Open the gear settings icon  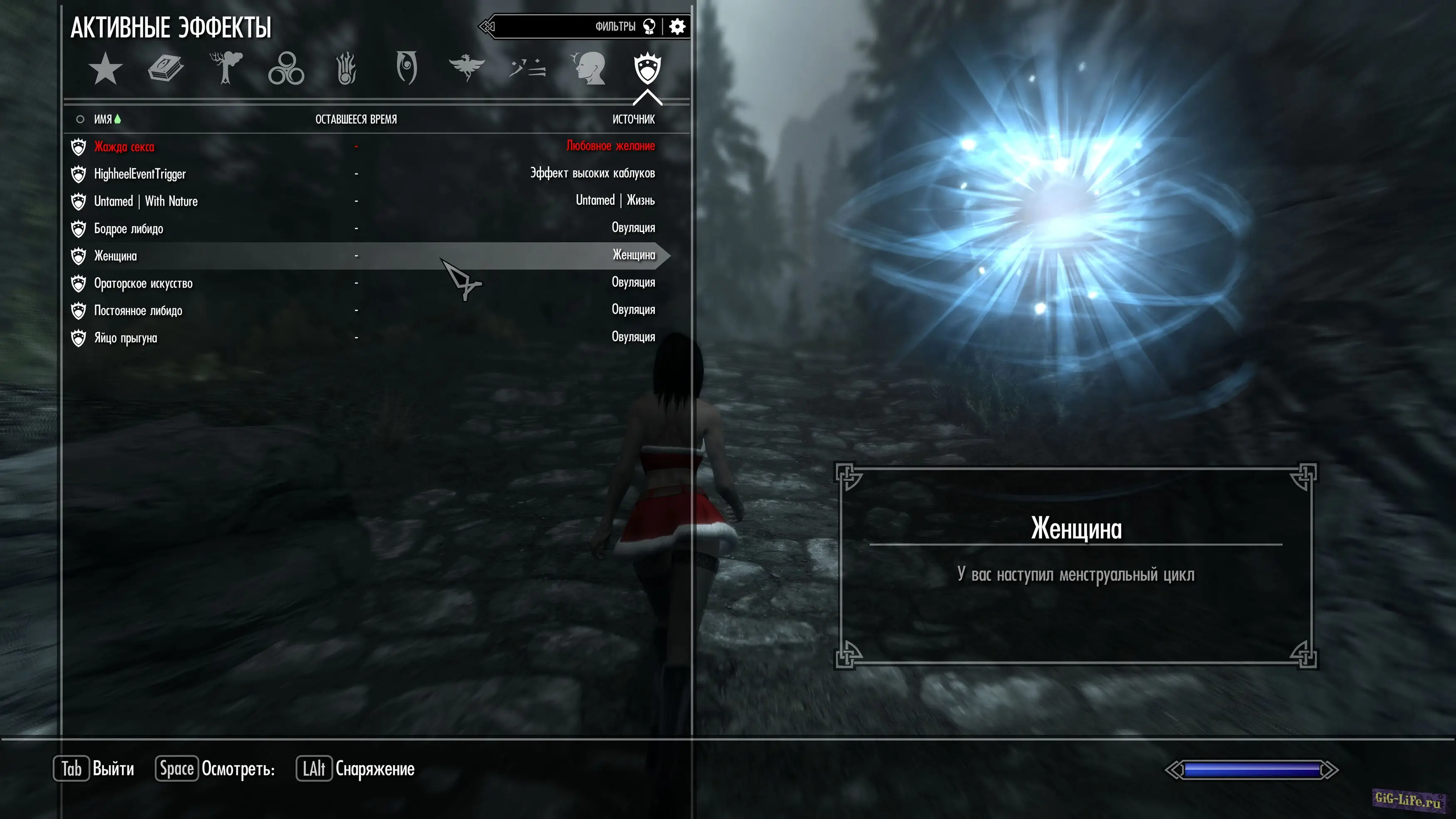click(677, 27)
